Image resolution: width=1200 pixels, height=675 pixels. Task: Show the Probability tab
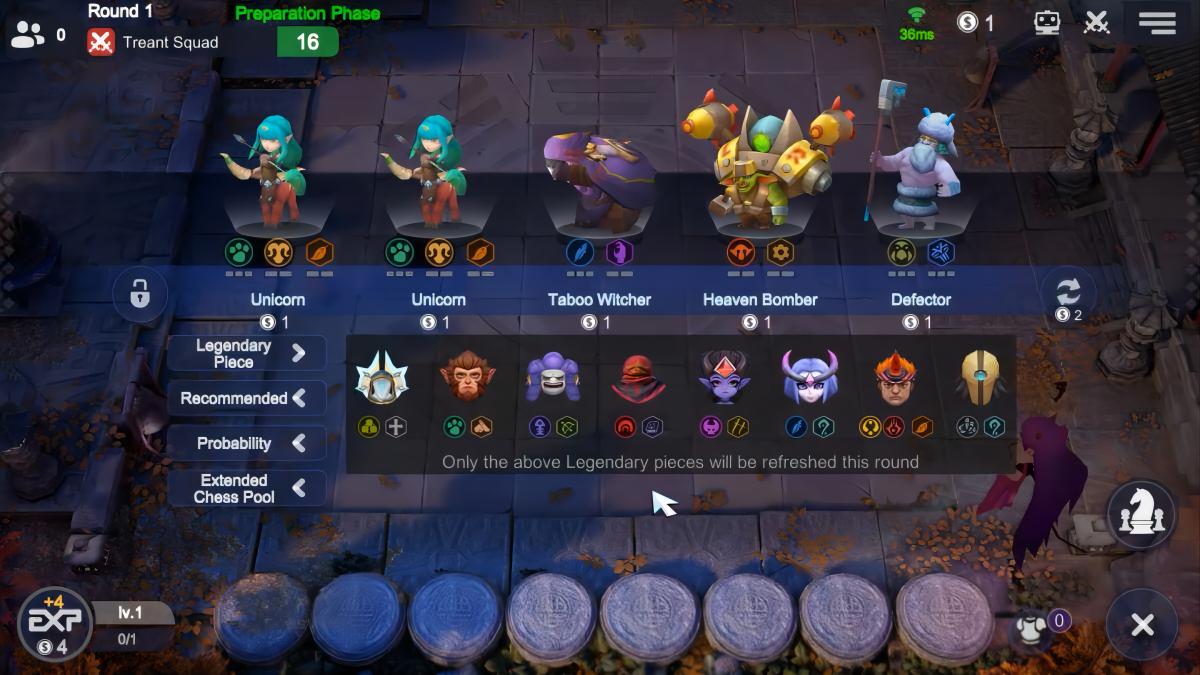coord(247,443)
